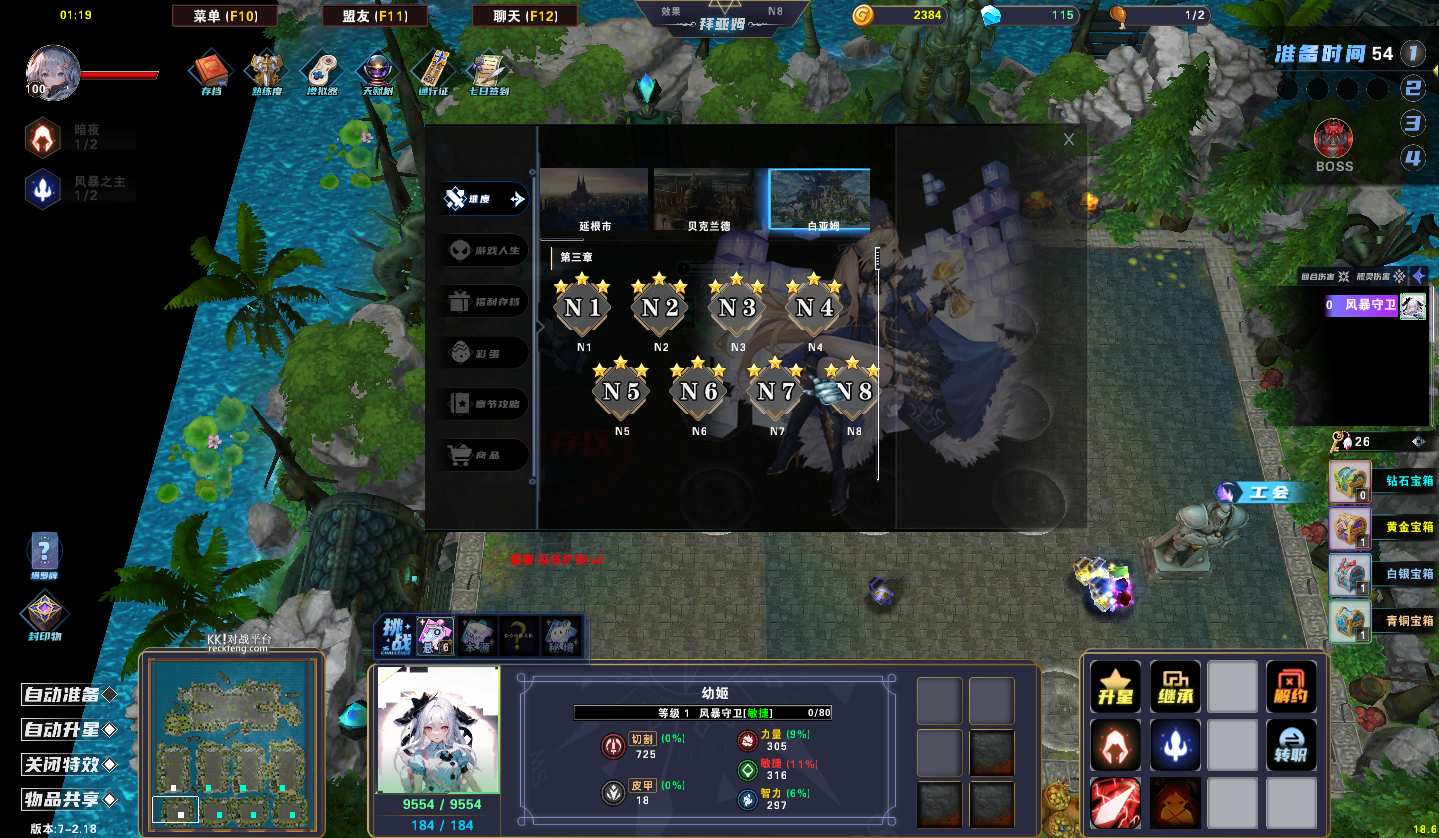Toggle the 自动准备 auto-ready option
The width and height of the screenshot is (1439, 838).
coord(69,695)
